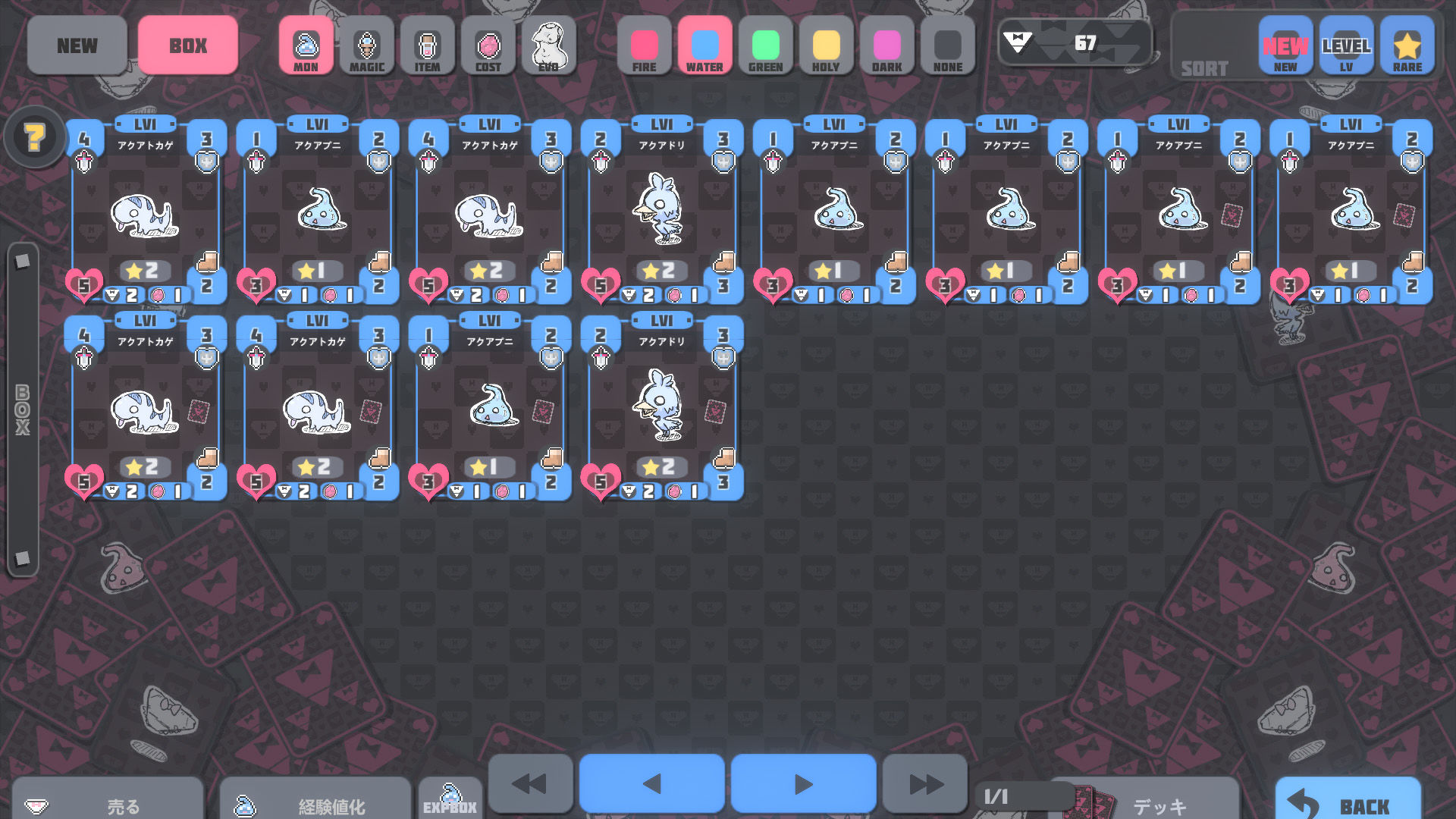Open the デッキ deck button
This screenshot has width=1456, height=819.
point(1145,804)
